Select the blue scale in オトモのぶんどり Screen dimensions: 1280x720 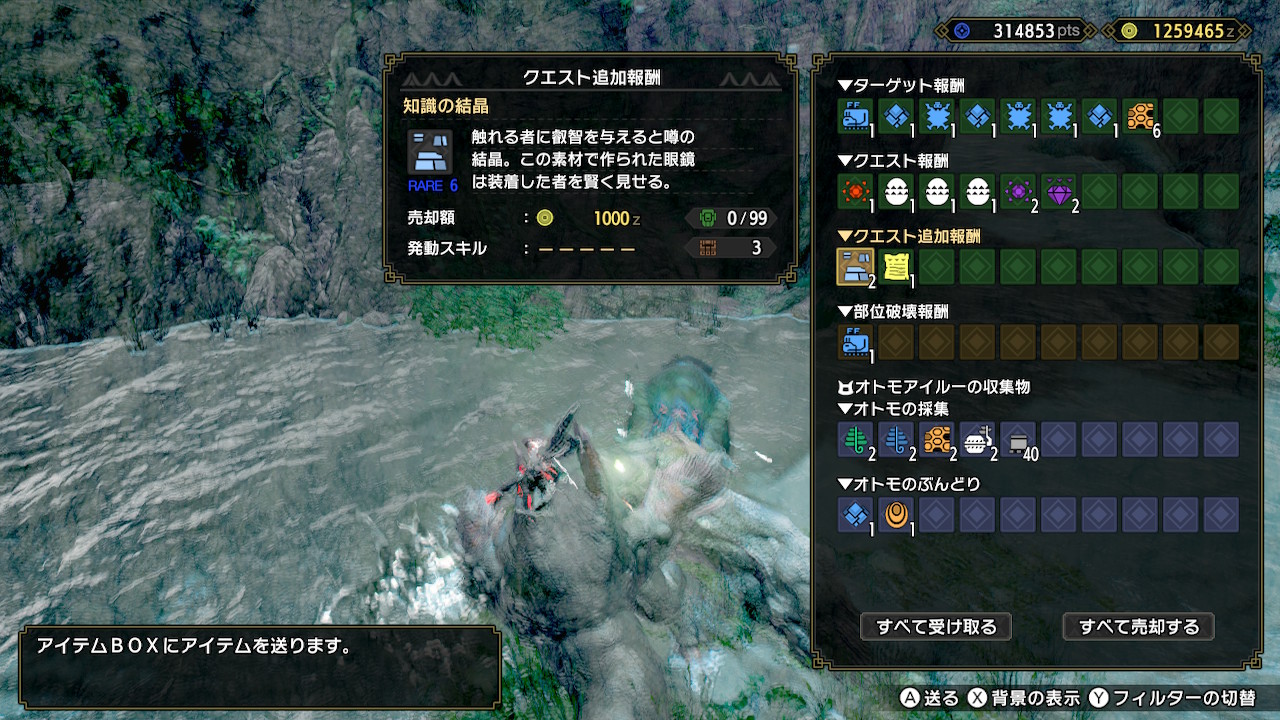coord(855,514)
